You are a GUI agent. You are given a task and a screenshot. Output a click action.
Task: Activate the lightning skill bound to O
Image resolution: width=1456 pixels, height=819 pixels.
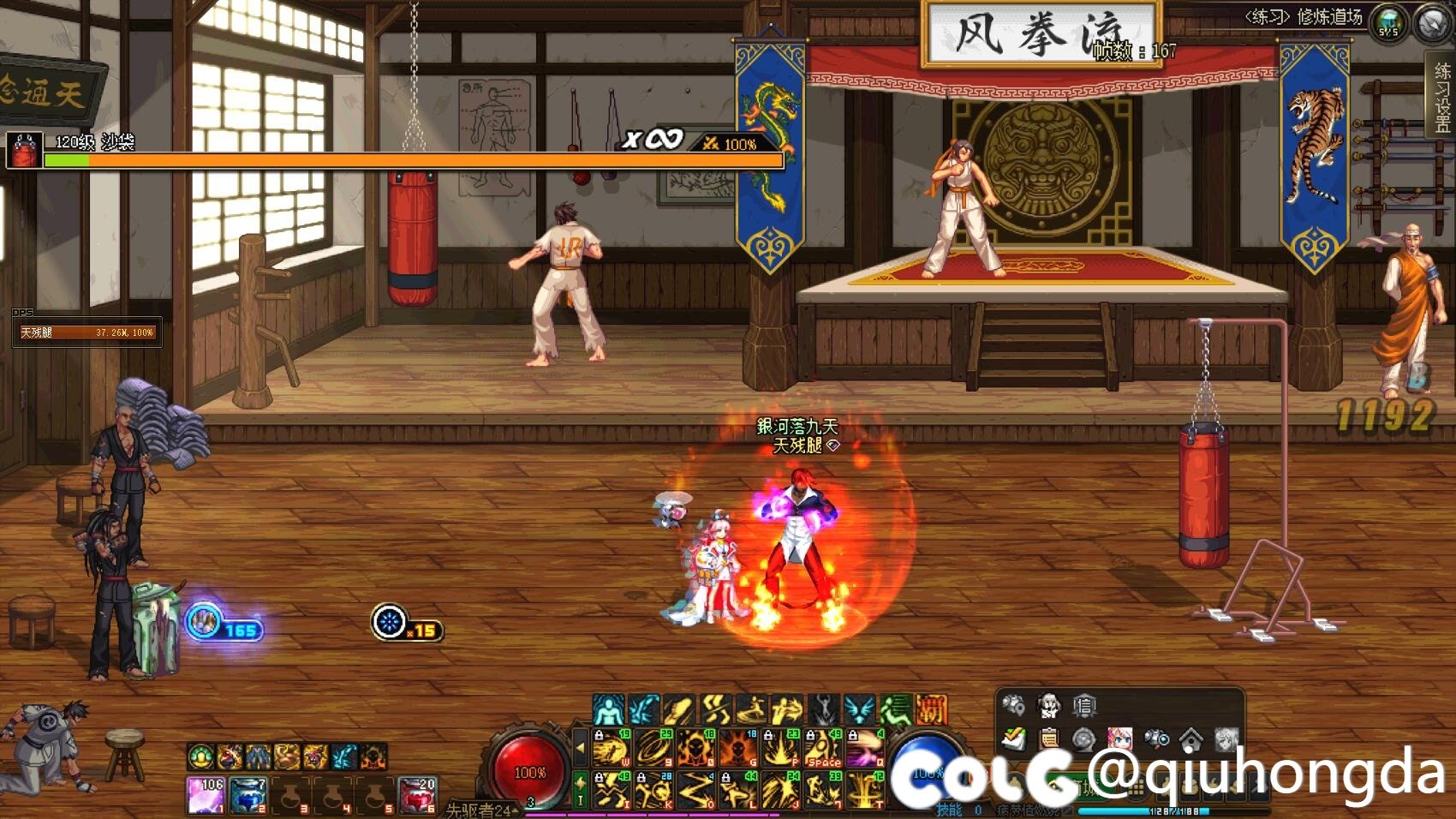(x=696, y=790)
